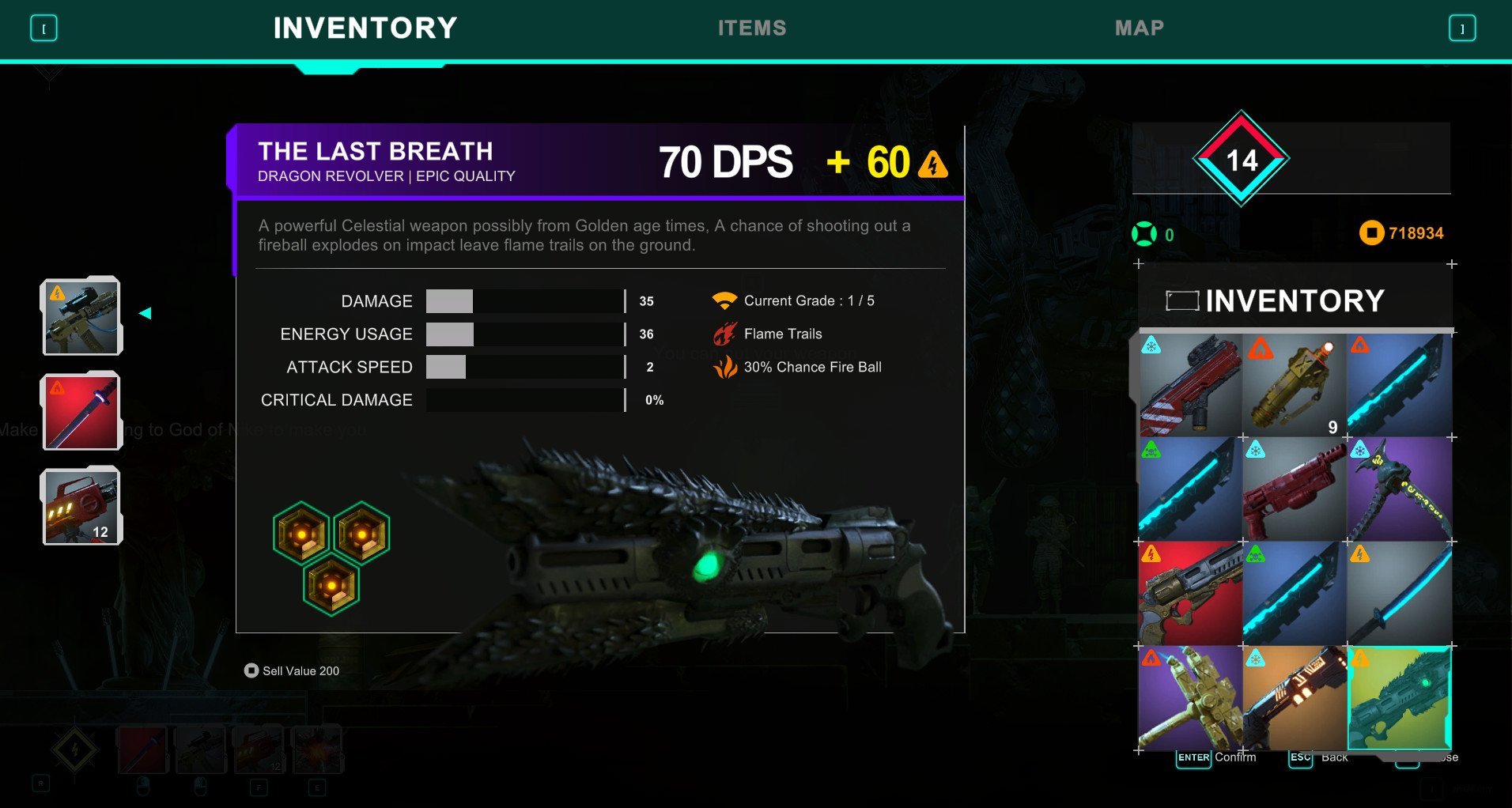Pick the red striped shotgun in inventory

(1190, 385)
